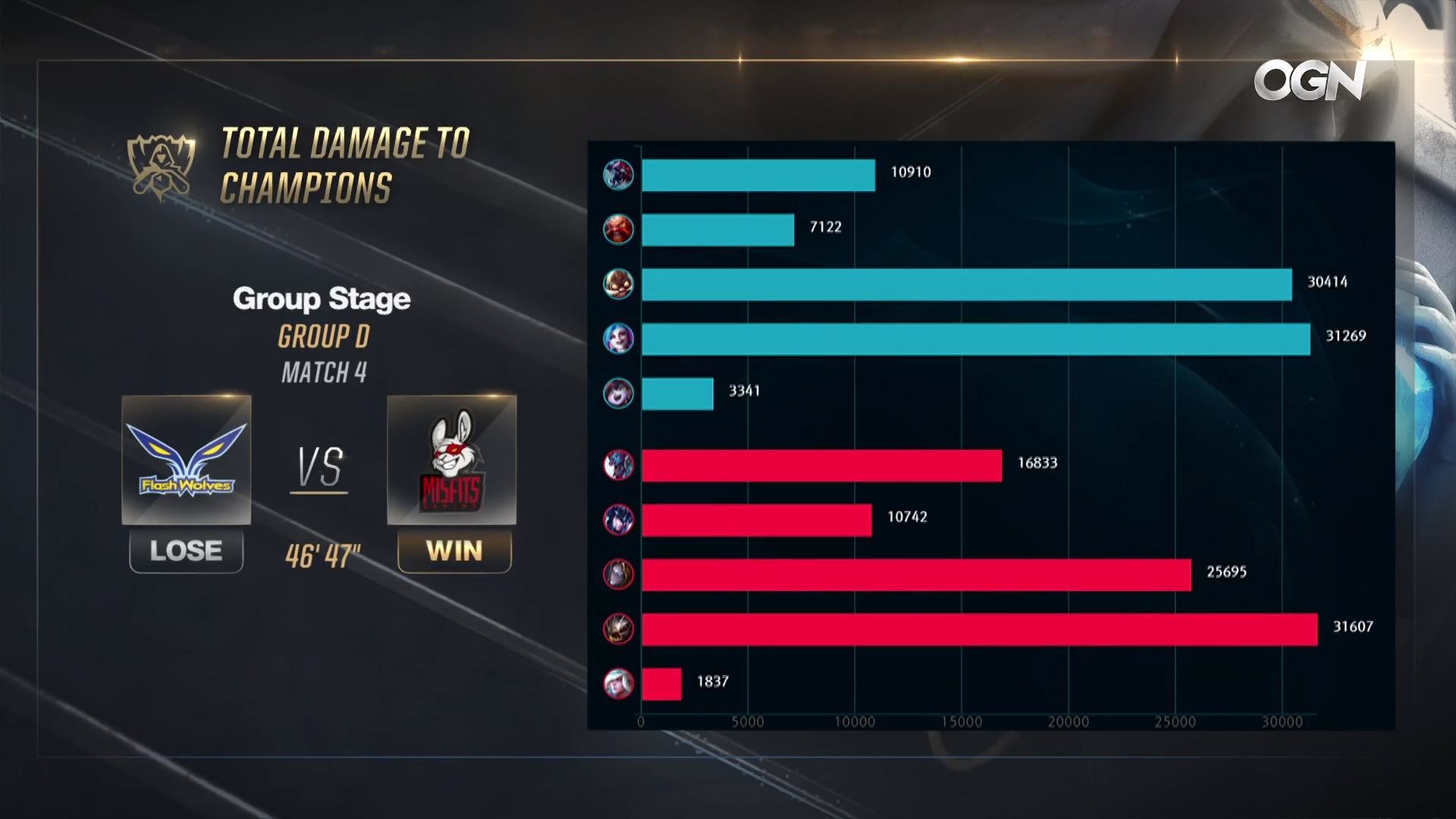Click the OGN channel logo

click(x=1310, y=80)
